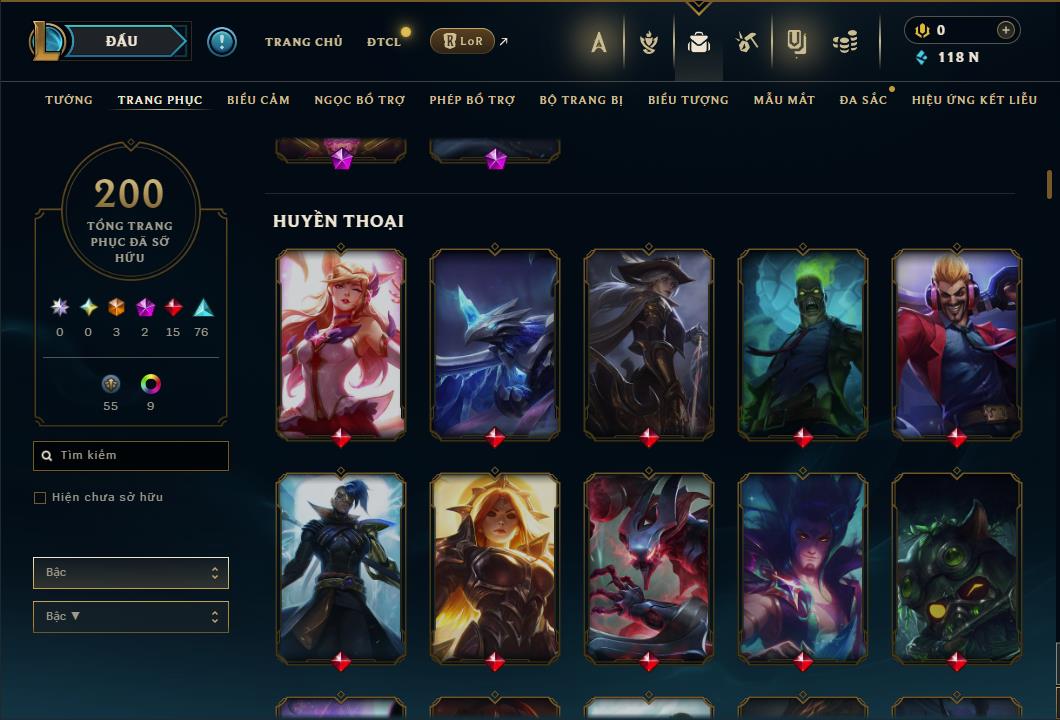Switch to the ĐA SẮC chromas tab
The width and height of the screenshot is (1060, 720).
tap(863, 100)
